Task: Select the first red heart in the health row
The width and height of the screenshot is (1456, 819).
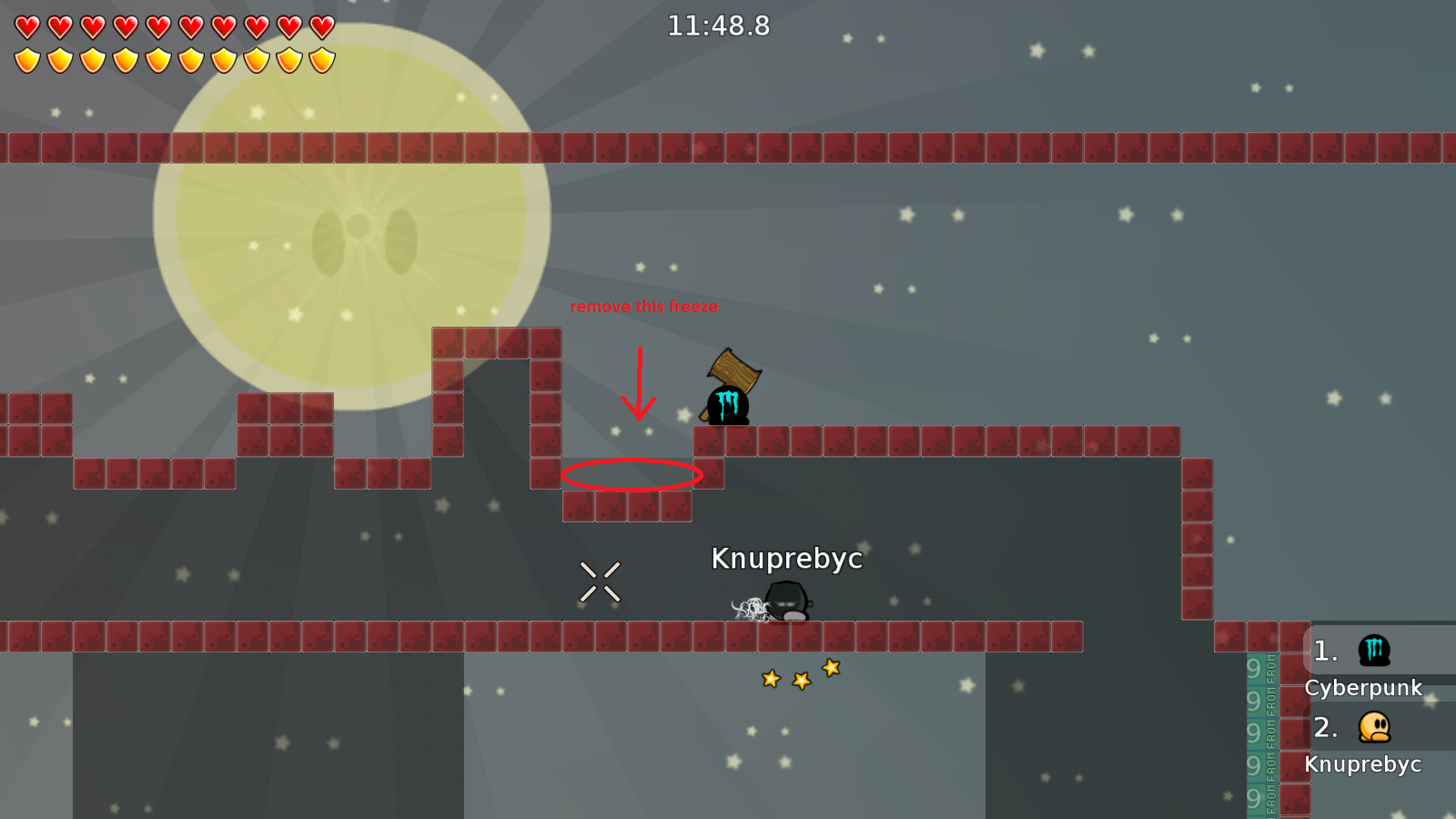Action: click(x=25, y=25)
